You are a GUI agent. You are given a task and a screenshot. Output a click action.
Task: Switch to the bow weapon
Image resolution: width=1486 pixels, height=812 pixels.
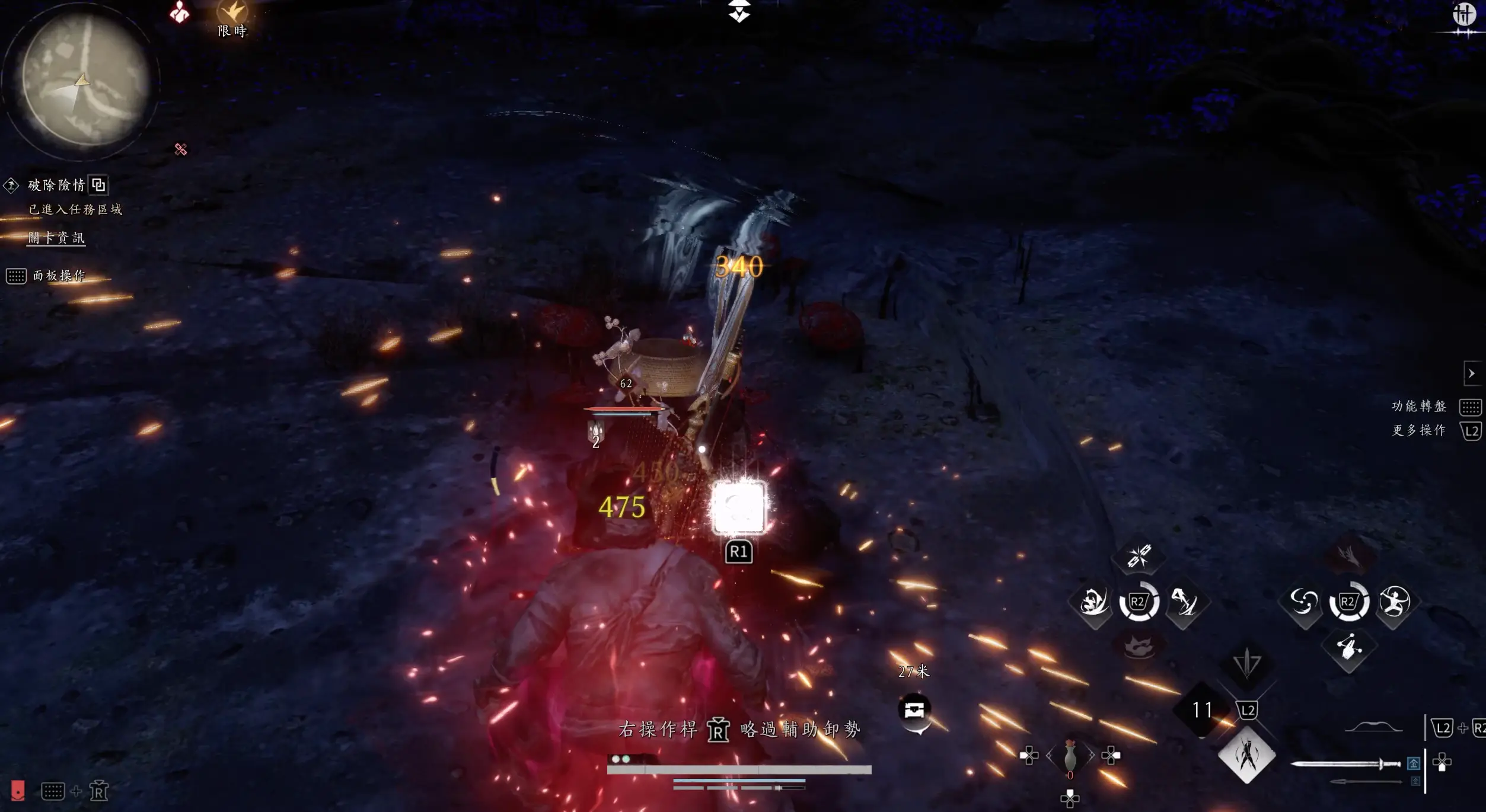pos(1373,728)
